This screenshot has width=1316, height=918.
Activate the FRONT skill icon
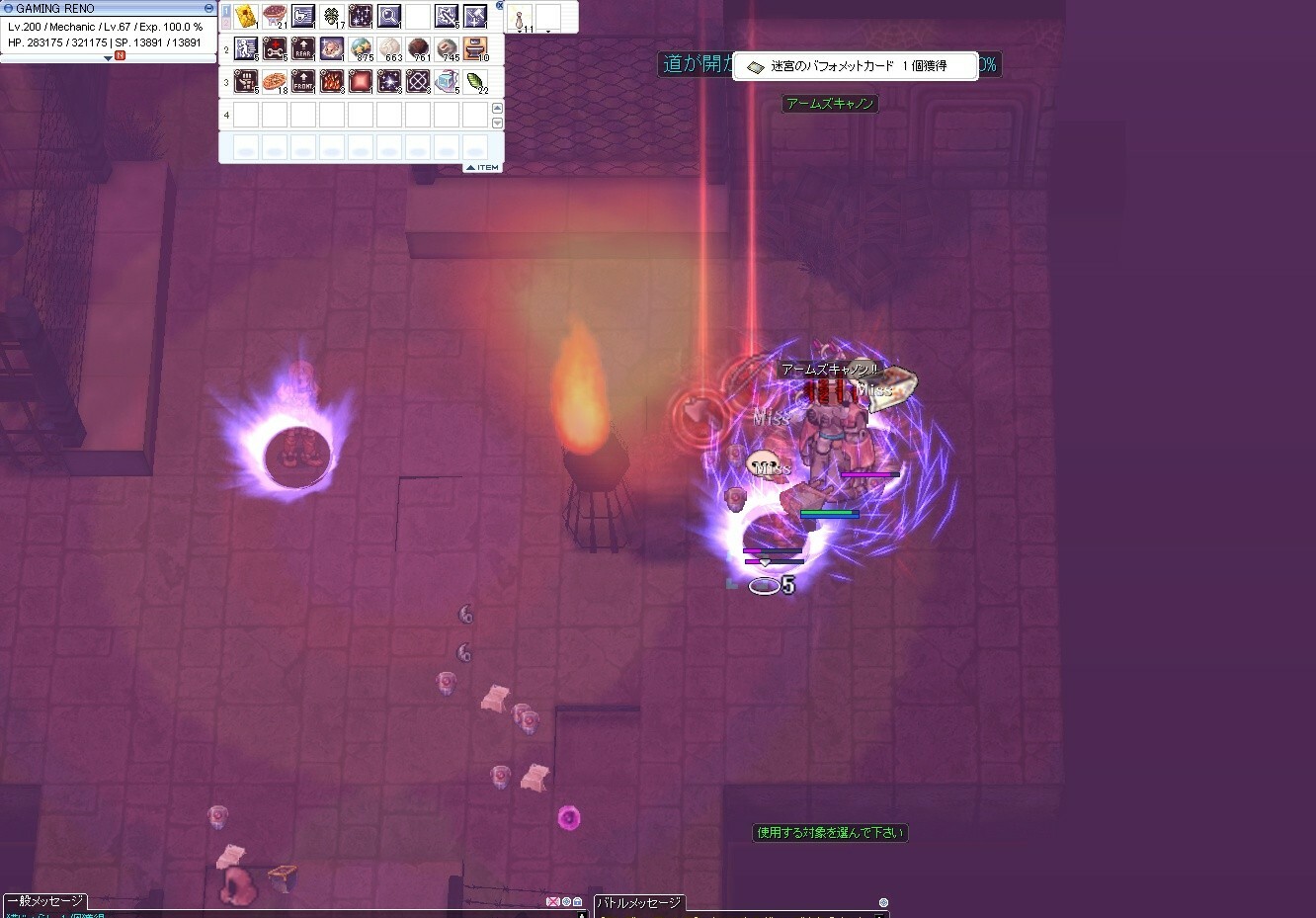(303, 81)
